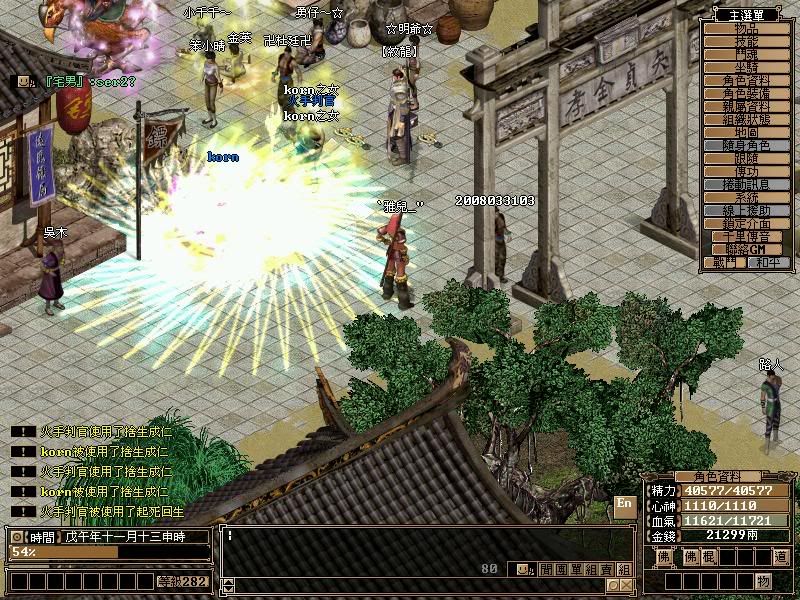Open the 物品 (Items) menu entry
Image resolution: width=800 pixels, height=600 pixels.
[x=746, y=29]
